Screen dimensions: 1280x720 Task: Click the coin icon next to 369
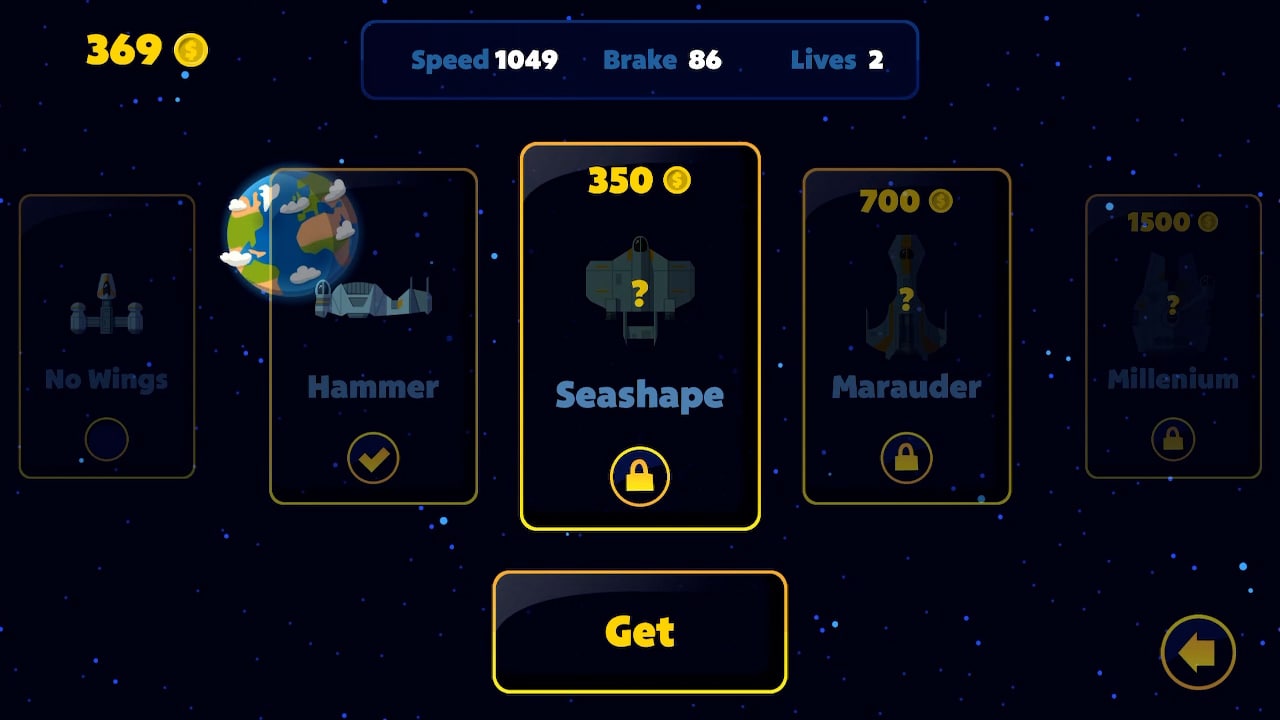189,49
